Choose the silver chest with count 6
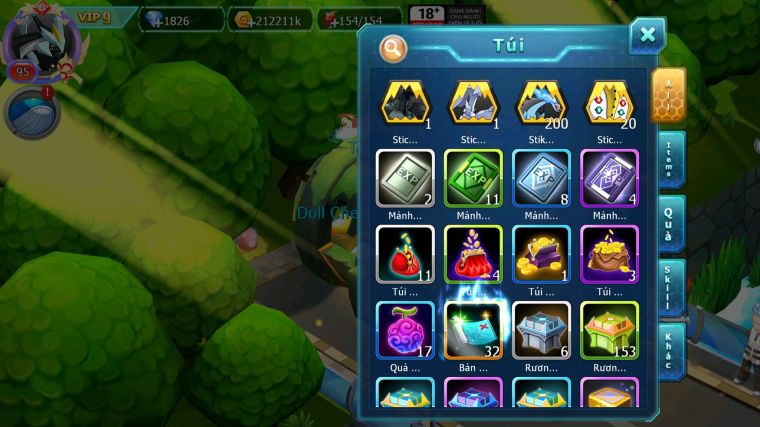This screenshot has height=427, width=760. click(541, 330)
